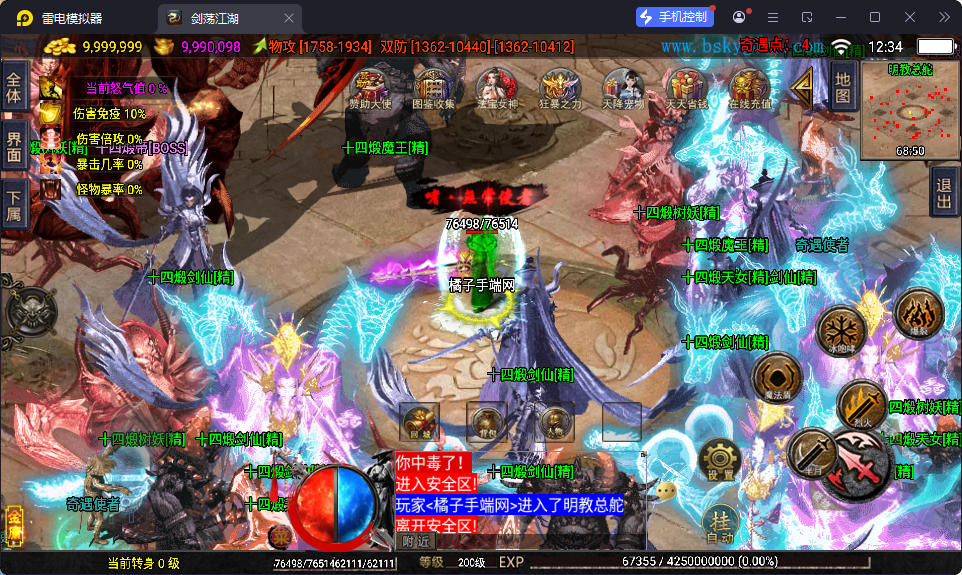Viewport: 962px width, 575px height.
Task: Open the 天降宠物 pet event
Action: [622, 88]
